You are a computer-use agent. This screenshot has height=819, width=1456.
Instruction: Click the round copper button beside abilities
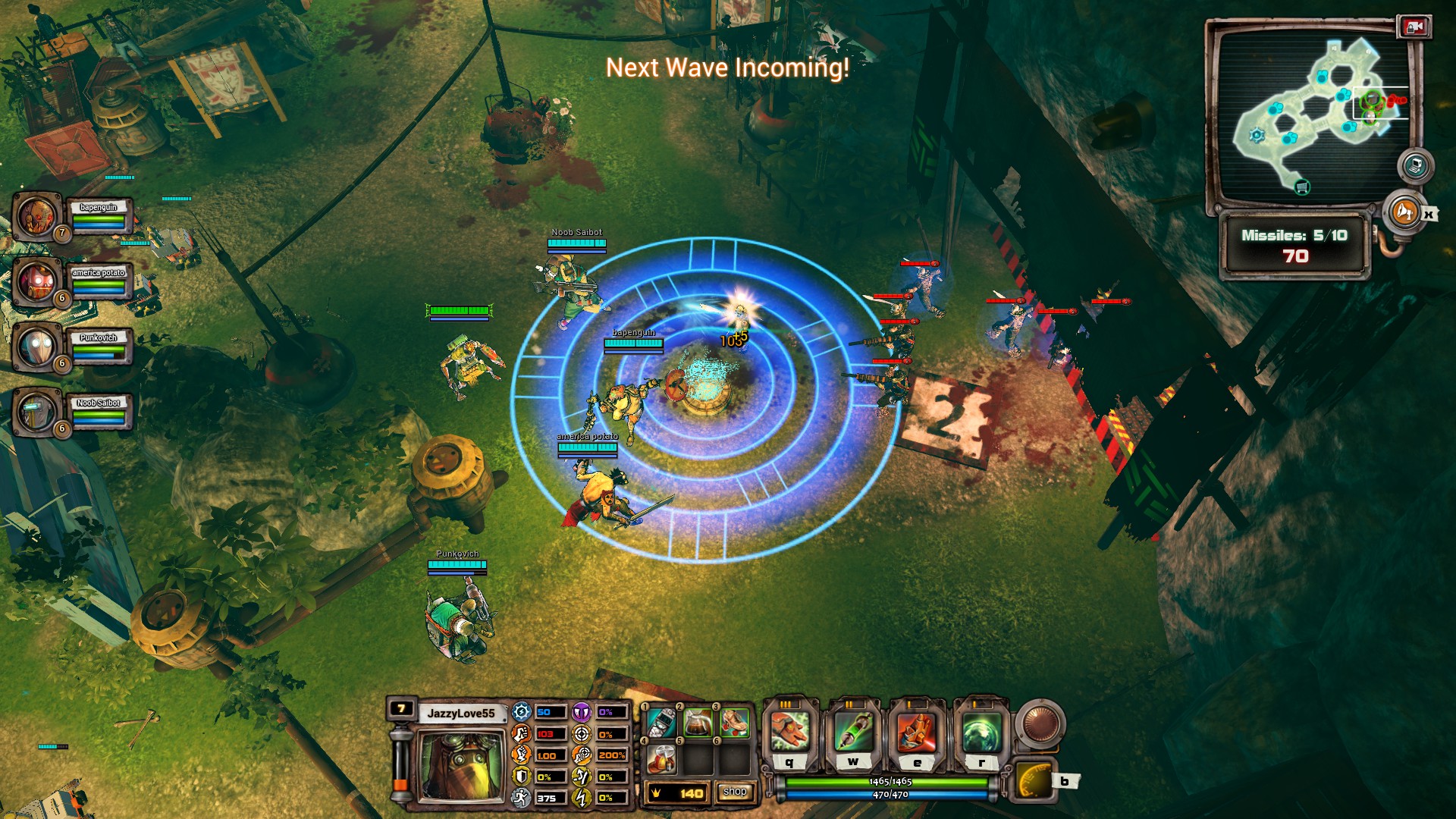point(1040,722)
